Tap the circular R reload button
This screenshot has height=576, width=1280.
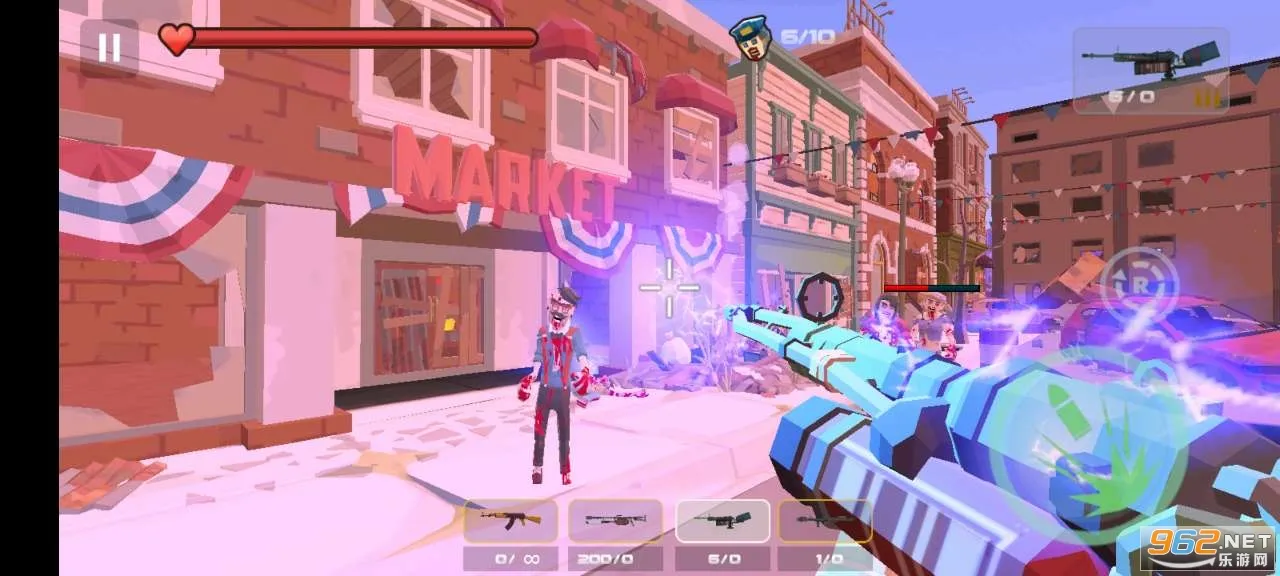1140,284
